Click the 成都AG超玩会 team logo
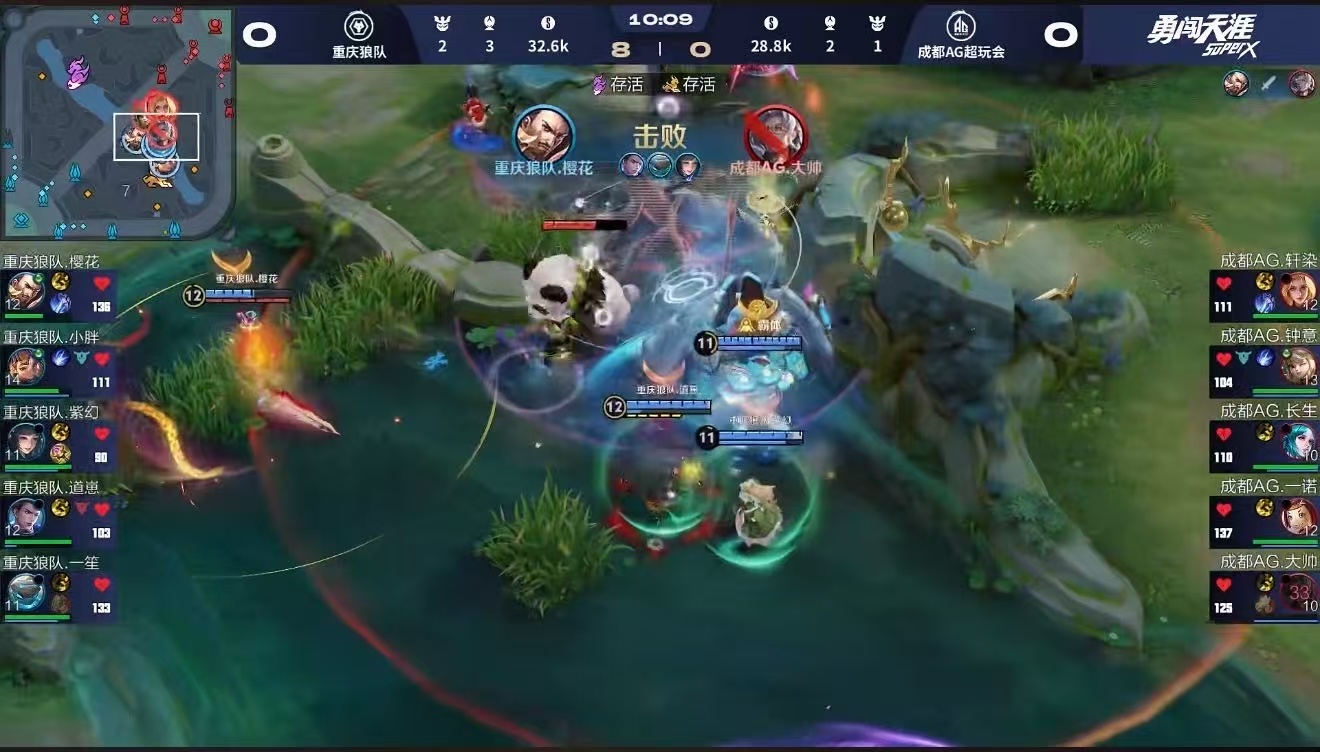The height and width of the screenshot is (752, 1320). coord(960,27)
